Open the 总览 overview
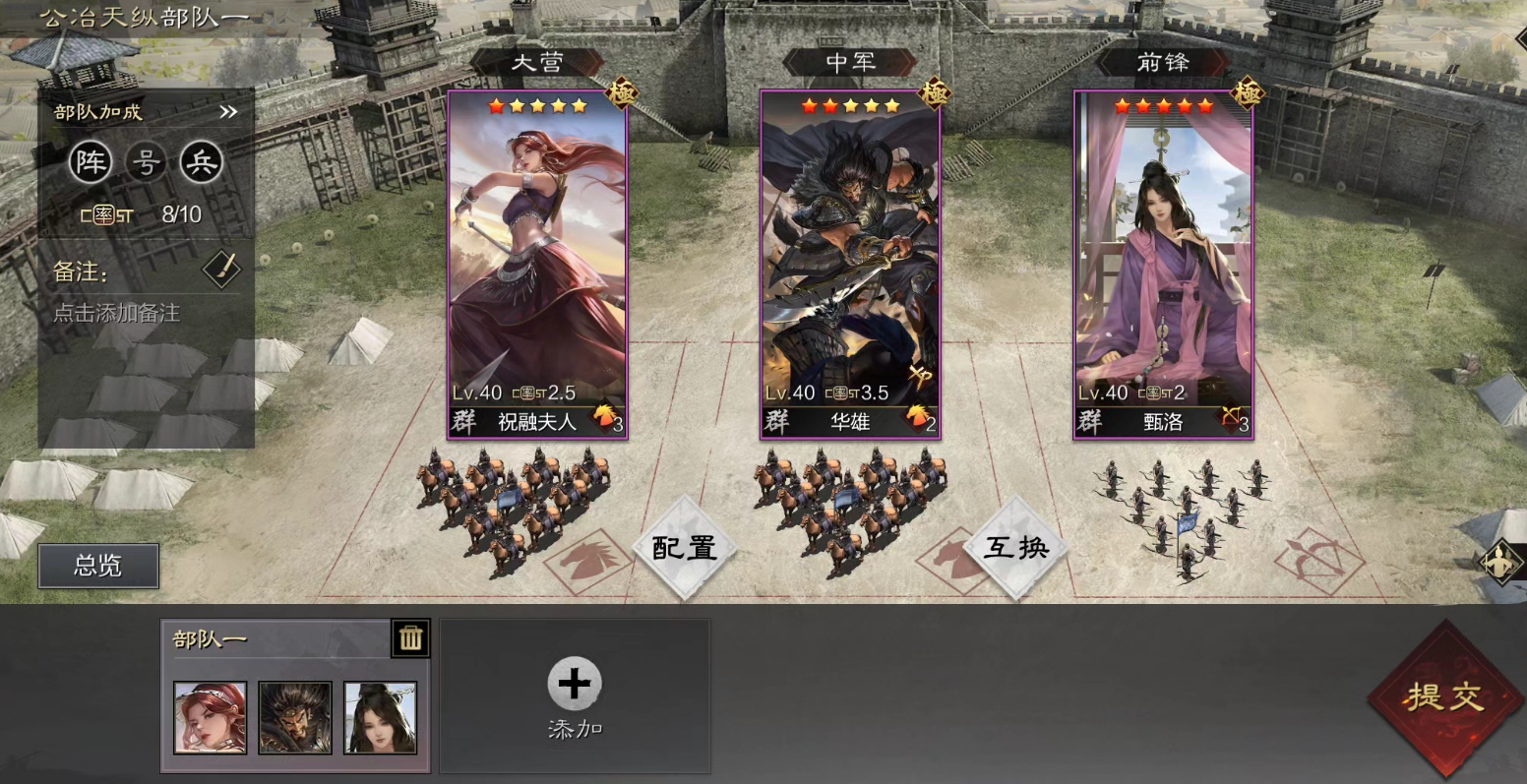 (x=97, y=566)
